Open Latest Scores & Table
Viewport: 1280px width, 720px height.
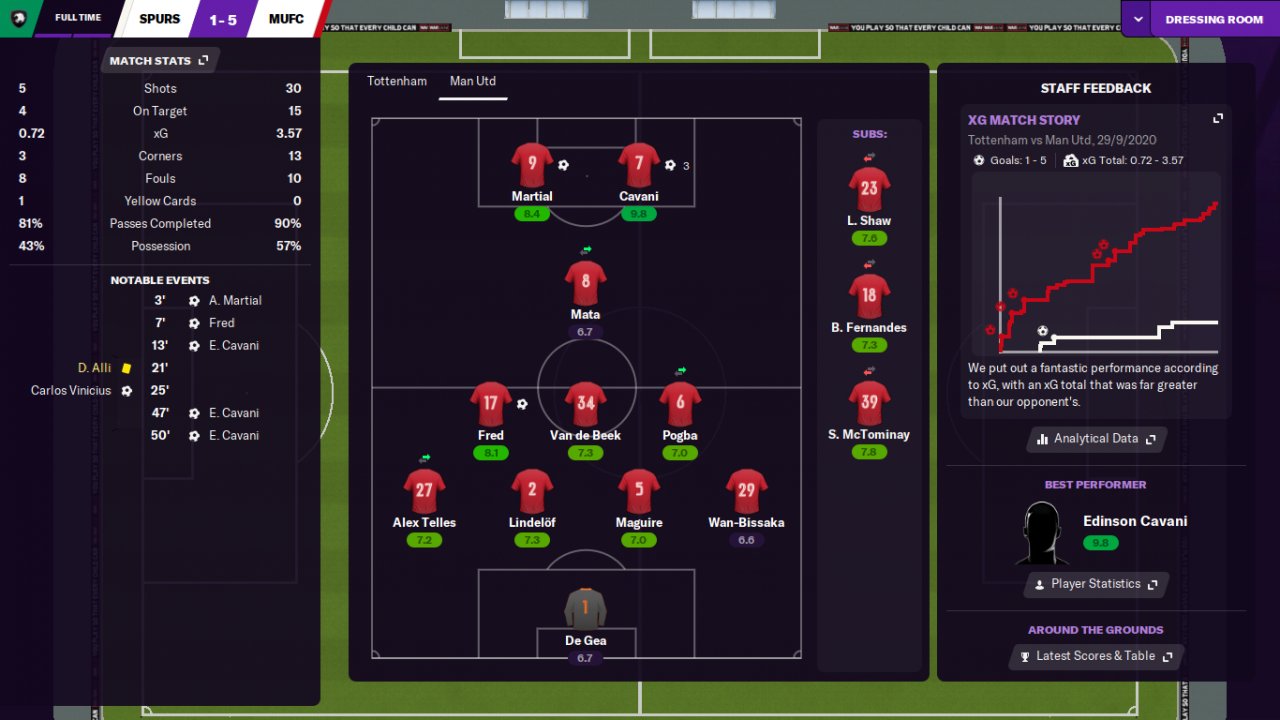[x=1096, y=656]
